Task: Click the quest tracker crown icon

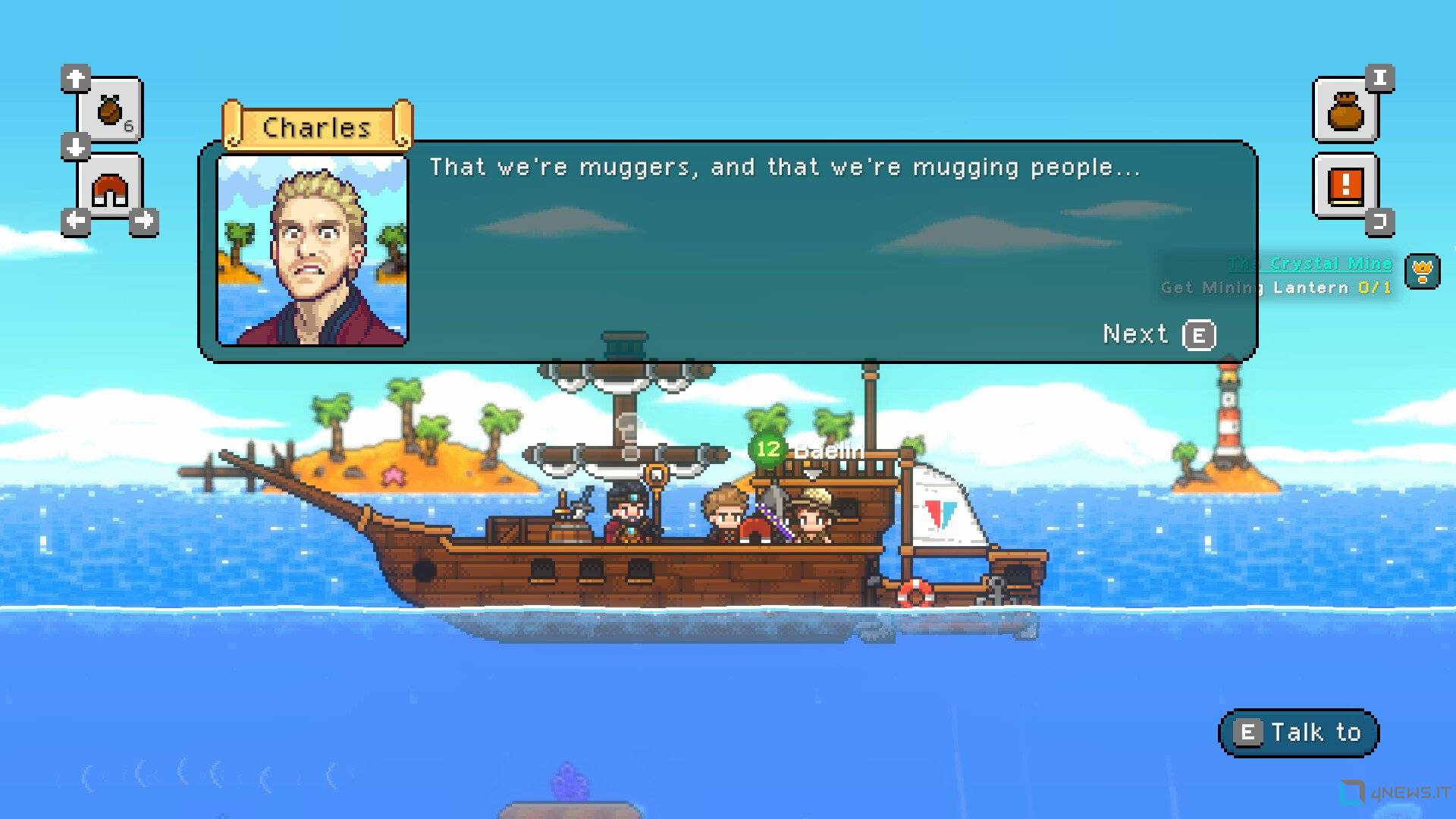Action: (1422, 271)
